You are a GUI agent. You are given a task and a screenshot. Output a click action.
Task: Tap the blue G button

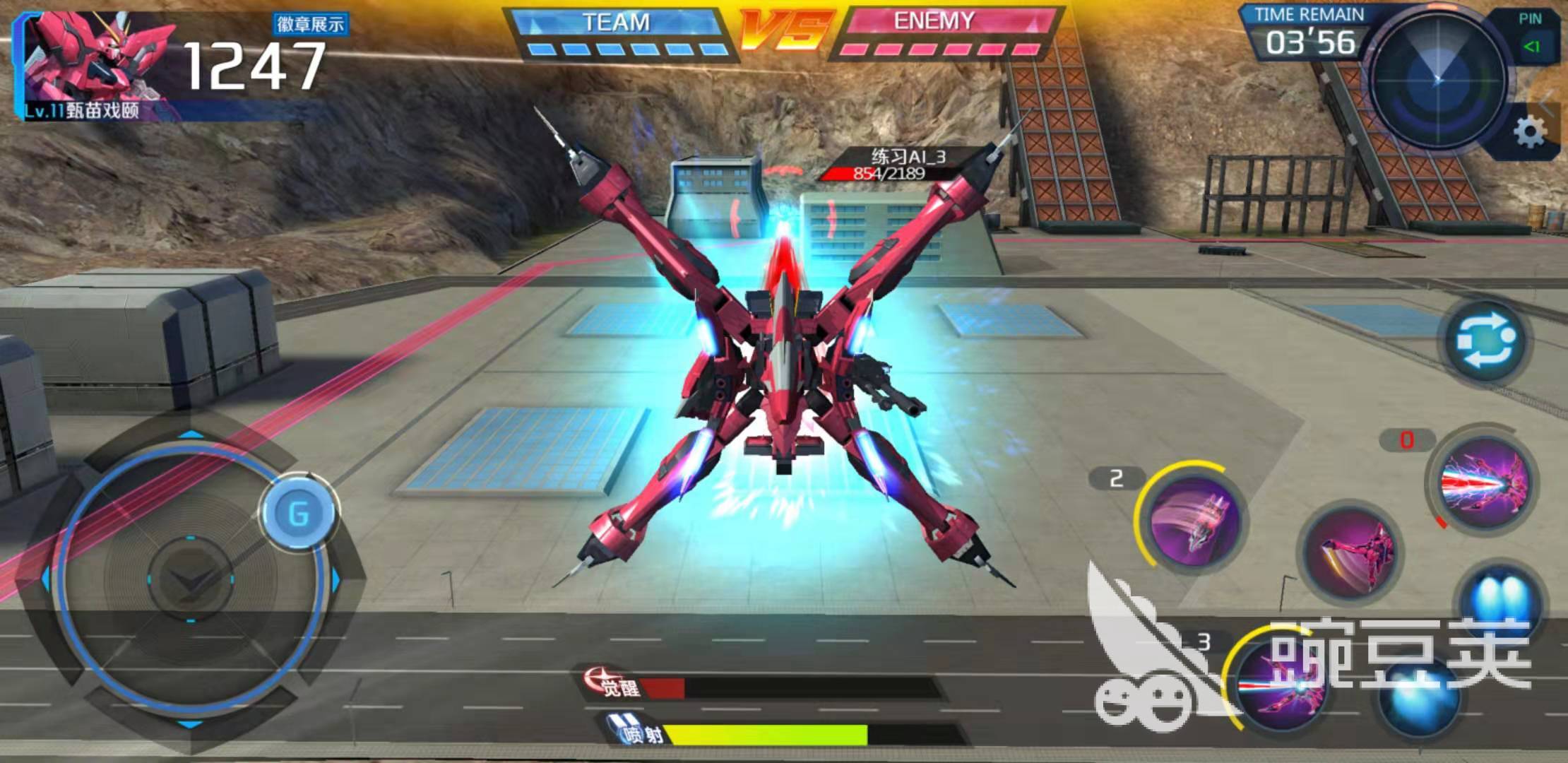[299, 514]
